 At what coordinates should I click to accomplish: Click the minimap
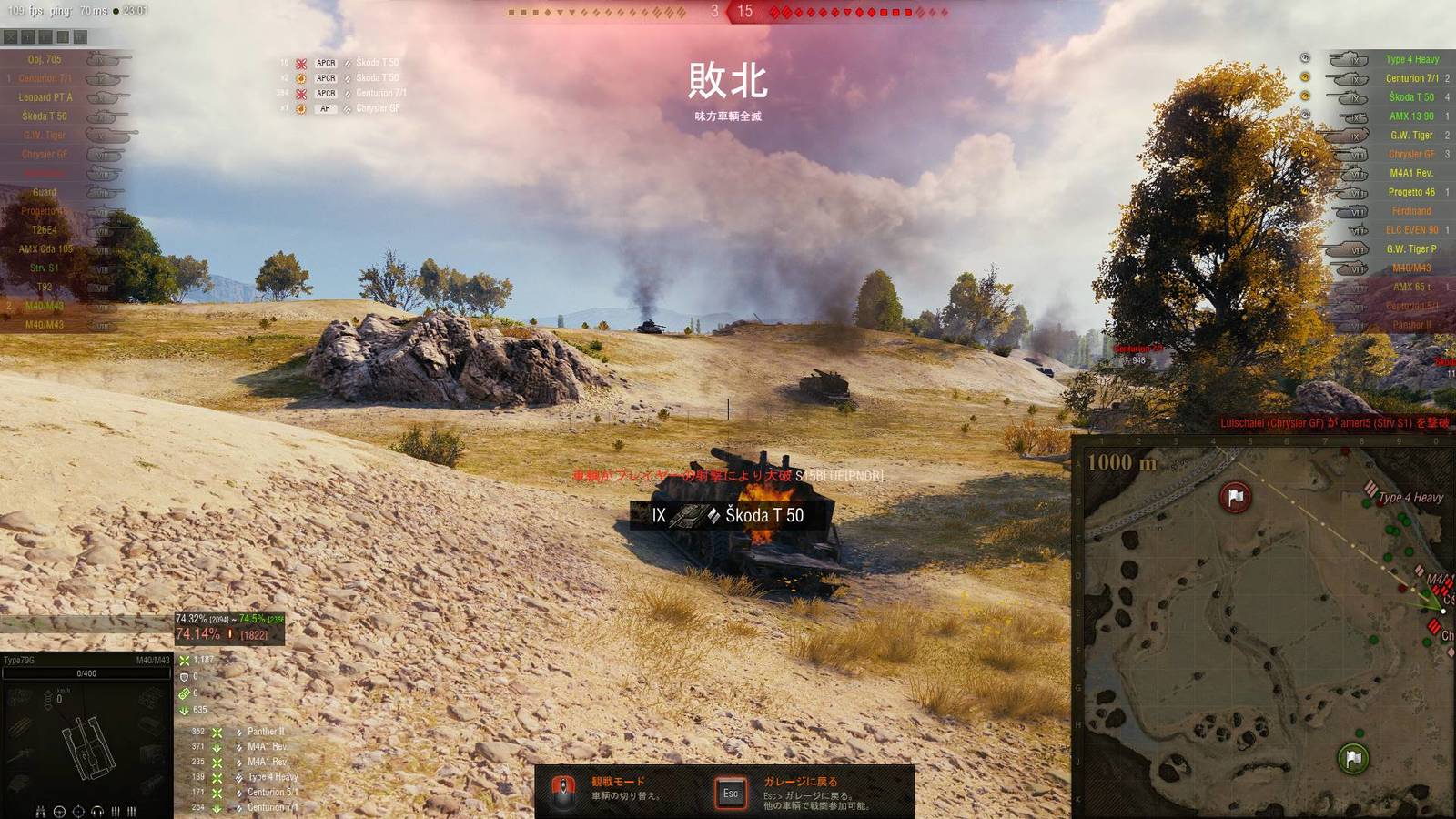tap(1265, 628)
